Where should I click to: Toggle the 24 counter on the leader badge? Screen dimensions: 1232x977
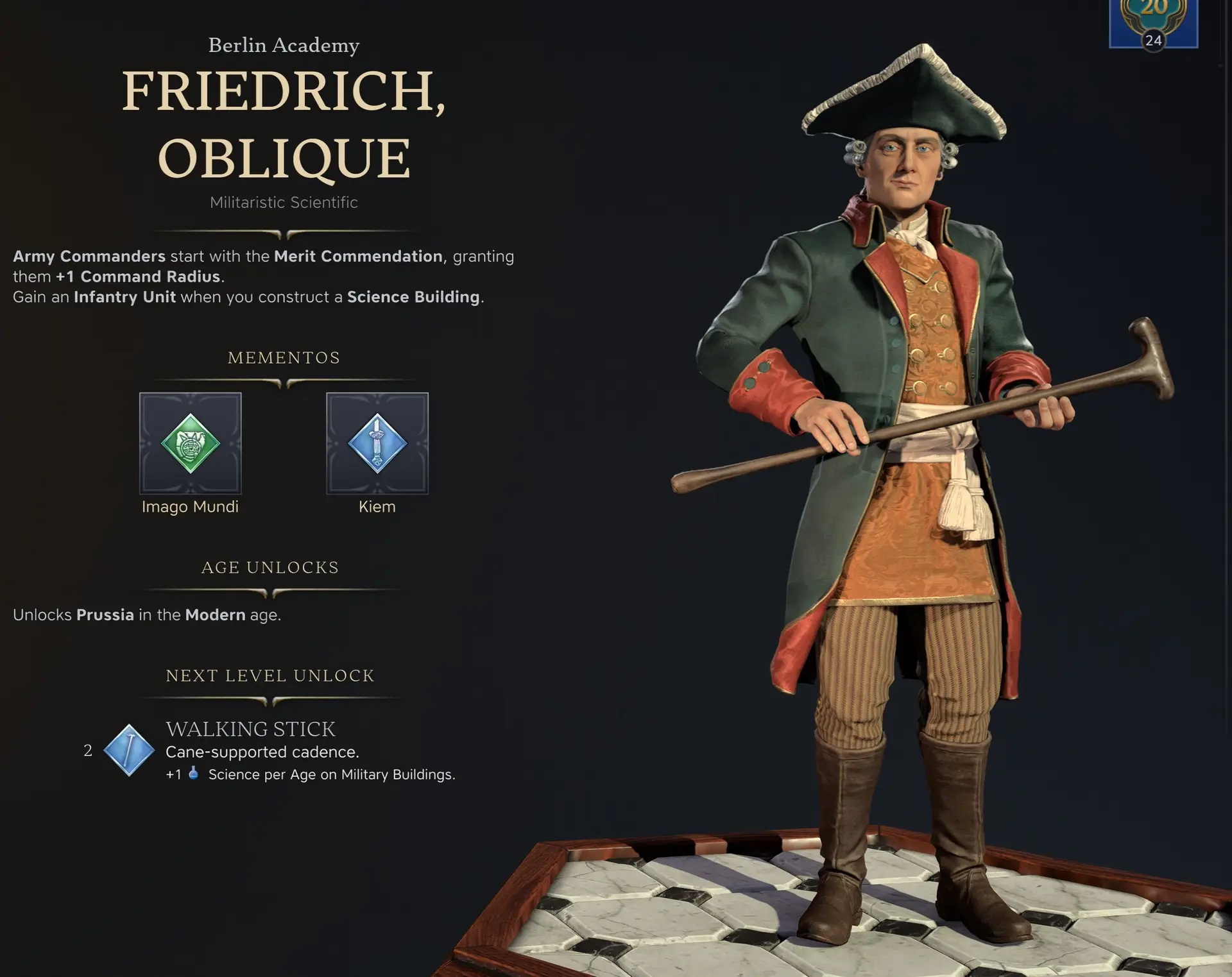pos(1154,40)
